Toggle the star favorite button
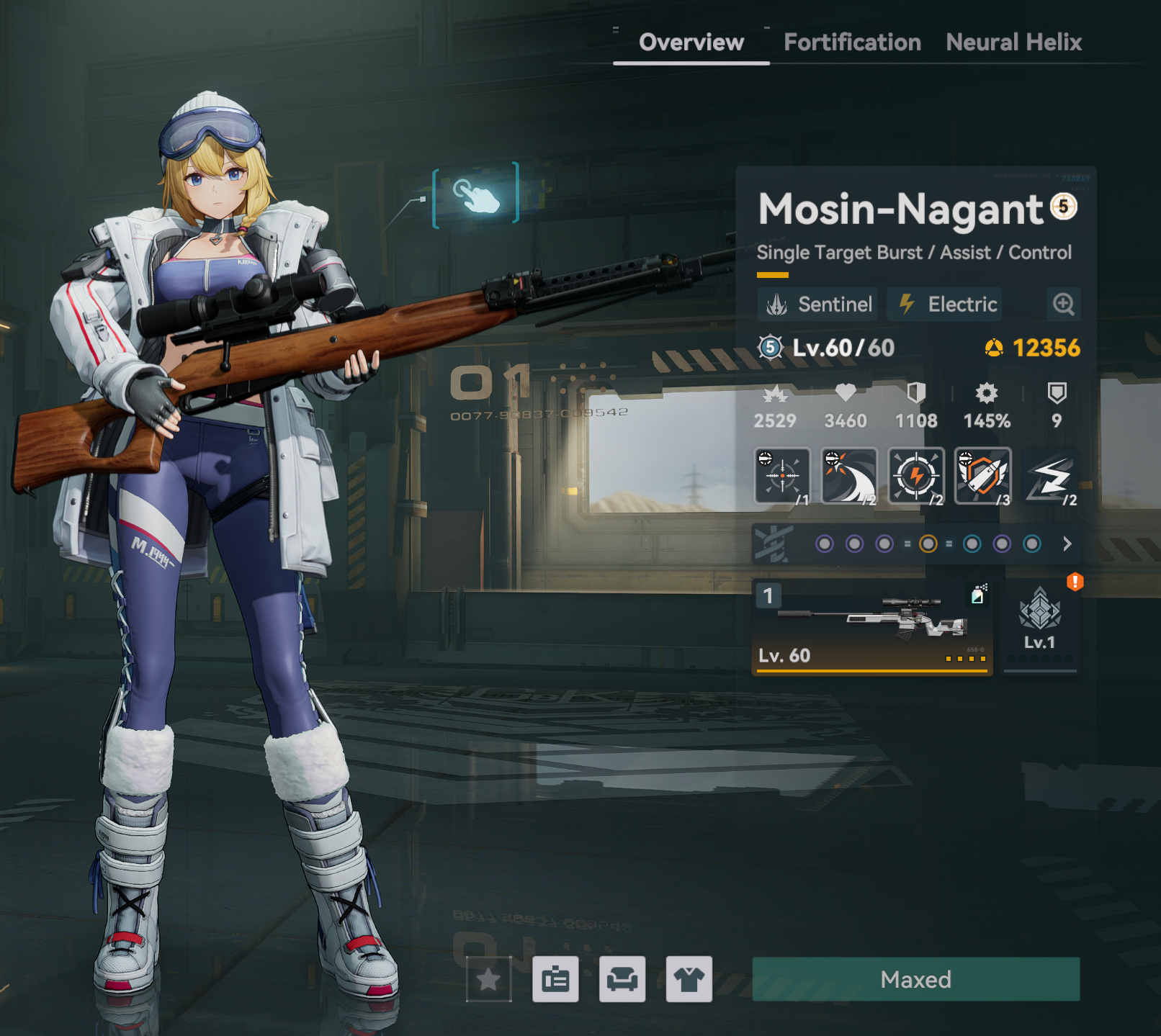1161x1036 pixels. (x=489, y=979)
